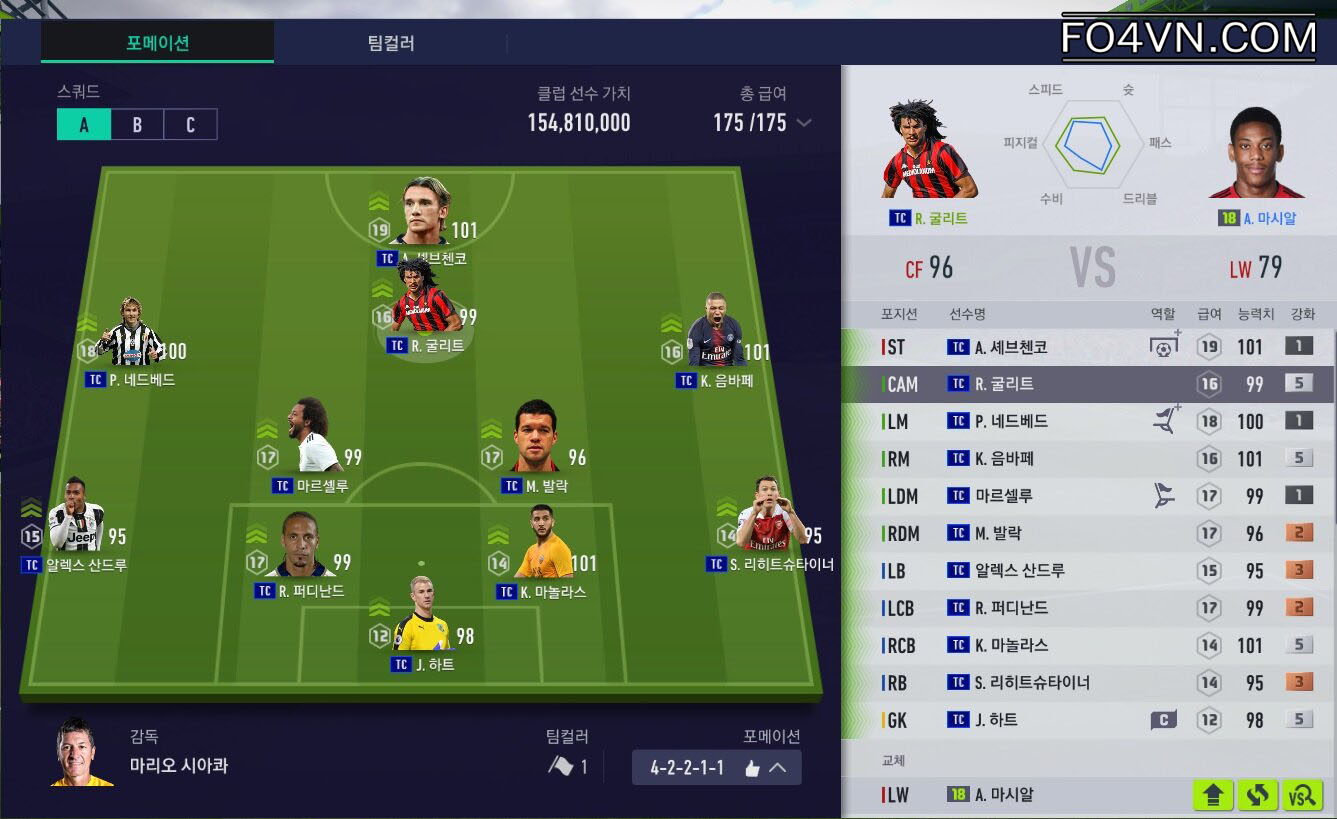Select manager 마리오 시아콰 portrait
The width and height of the screenshot is (1337, 819).
click(82, 752)
